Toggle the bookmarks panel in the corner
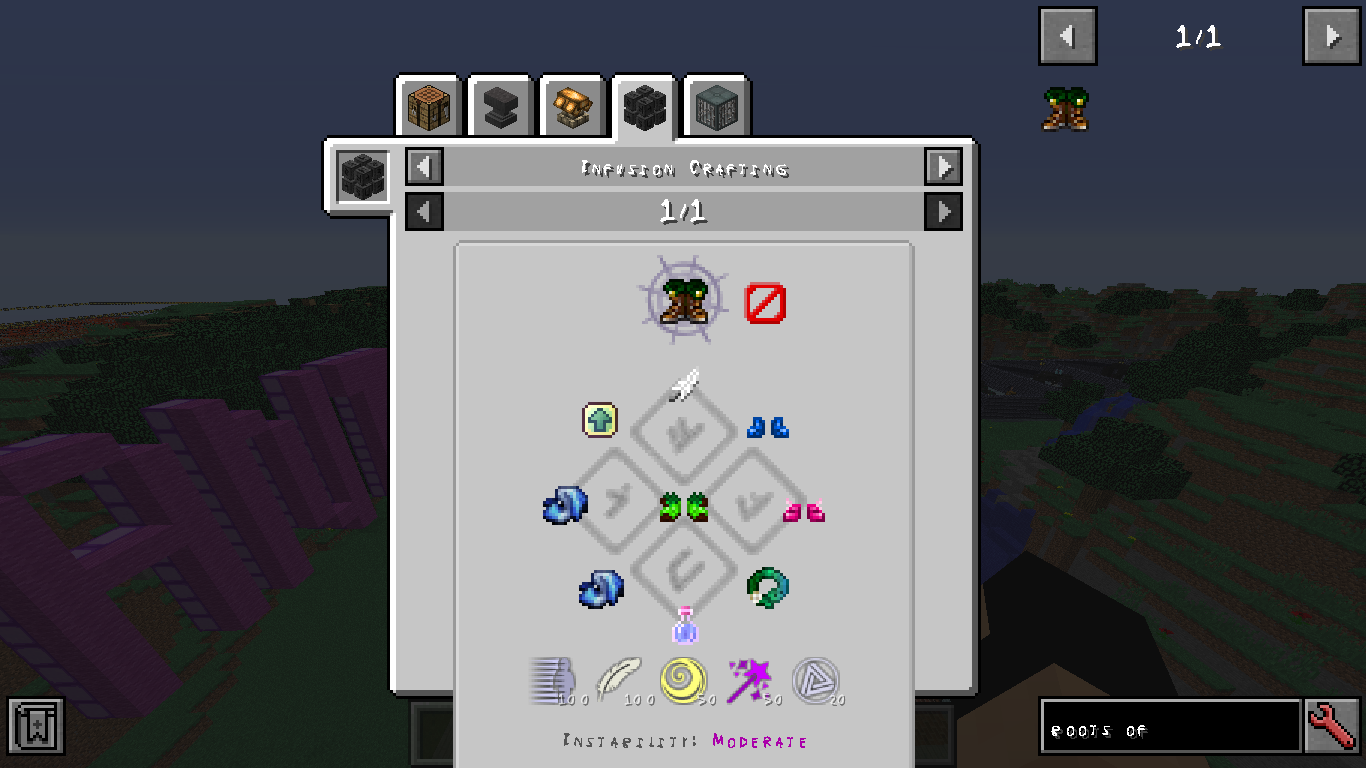Viewport: 1366px width, 768px height. pyautogui.click(x=38, y=727)
